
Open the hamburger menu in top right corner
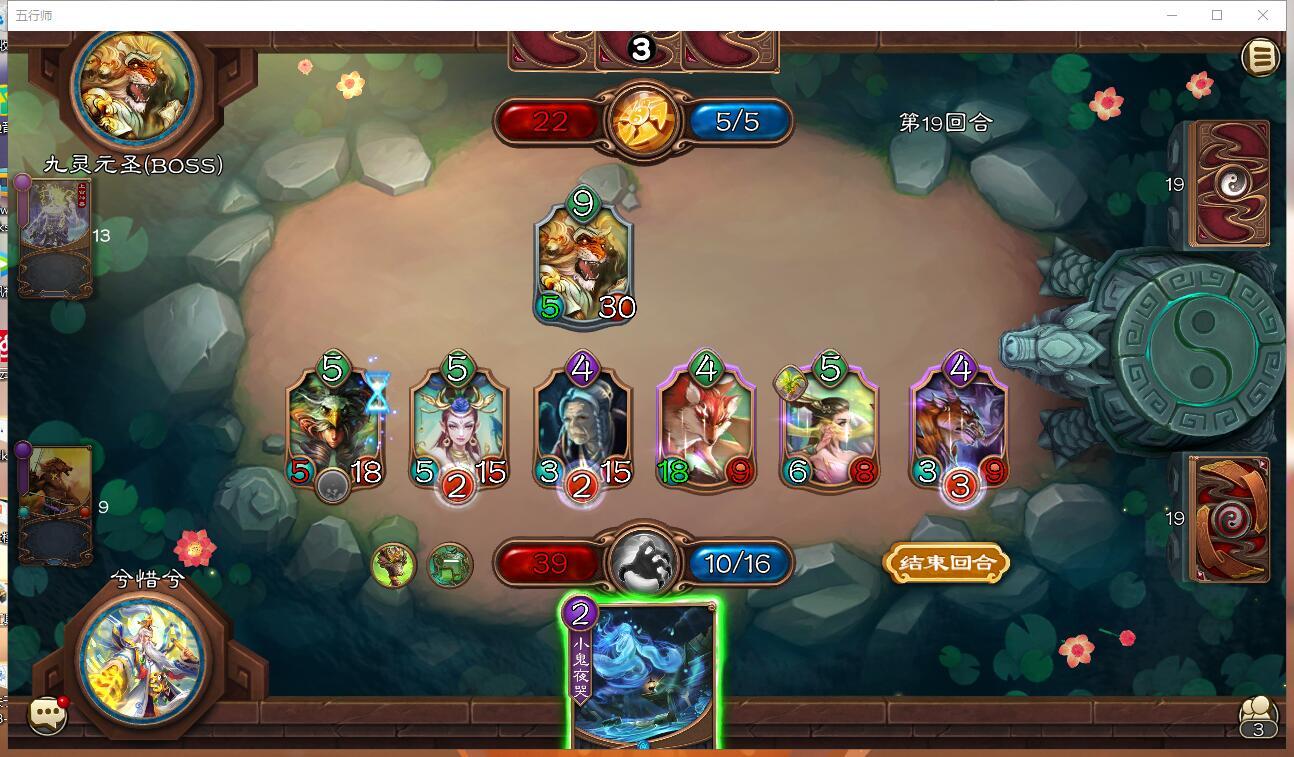coord(1262,57)
